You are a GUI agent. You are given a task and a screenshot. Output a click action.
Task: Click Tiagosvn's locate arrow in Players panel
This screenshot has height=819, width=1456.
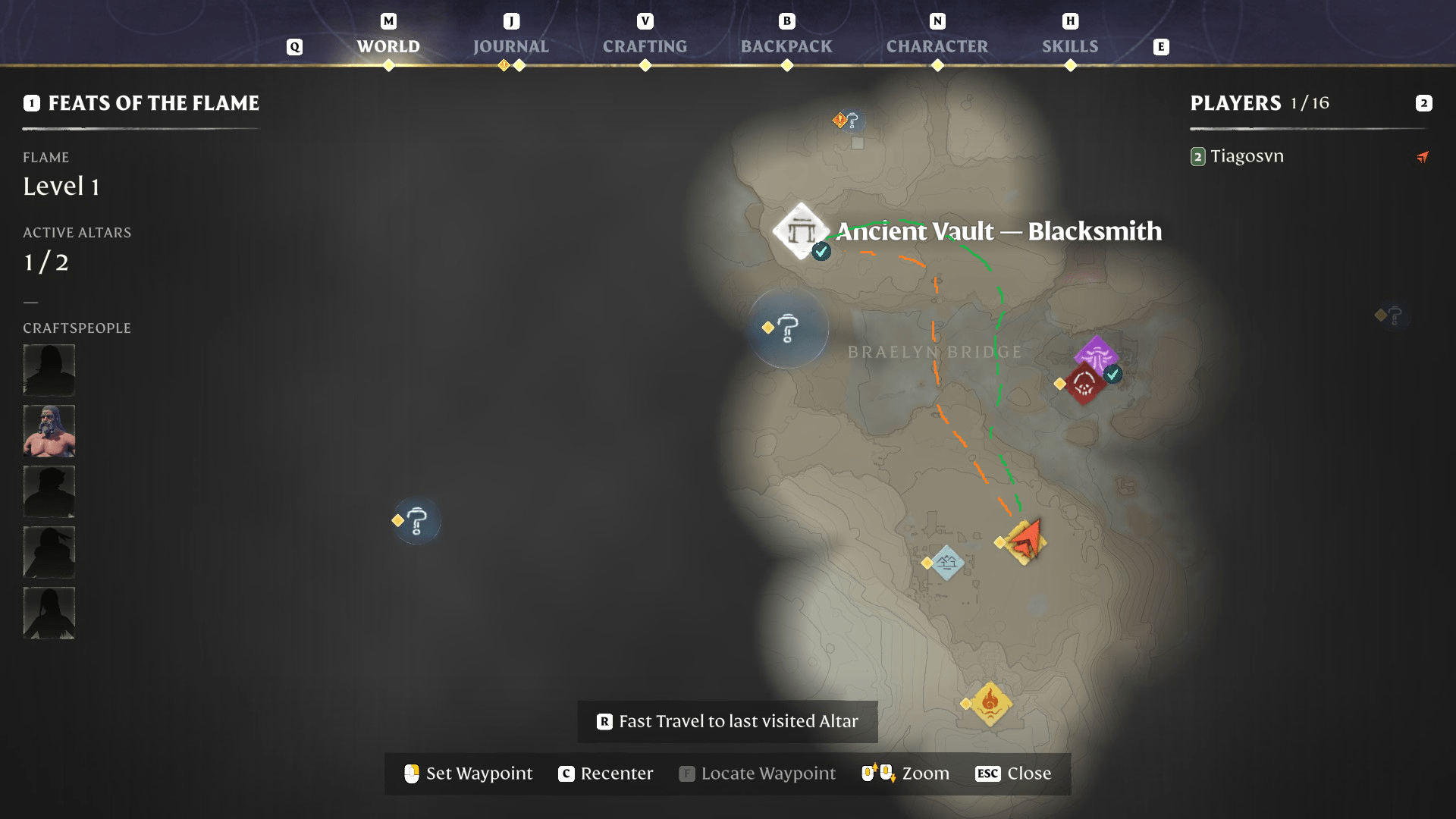pos(1423,157)
